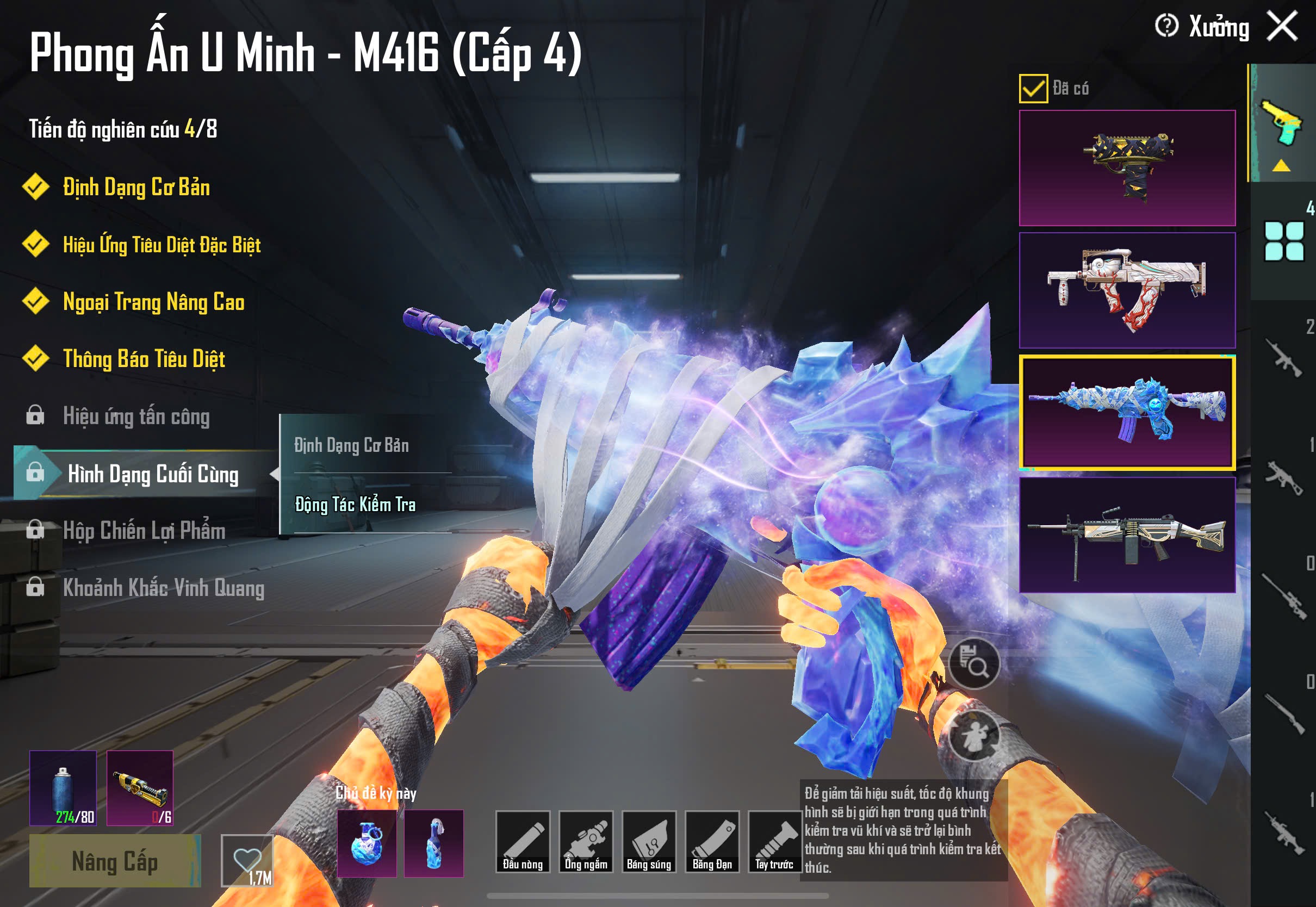
Task: Select the gold and black UZI skin thumbnail
Action: tap(1127, 167)
